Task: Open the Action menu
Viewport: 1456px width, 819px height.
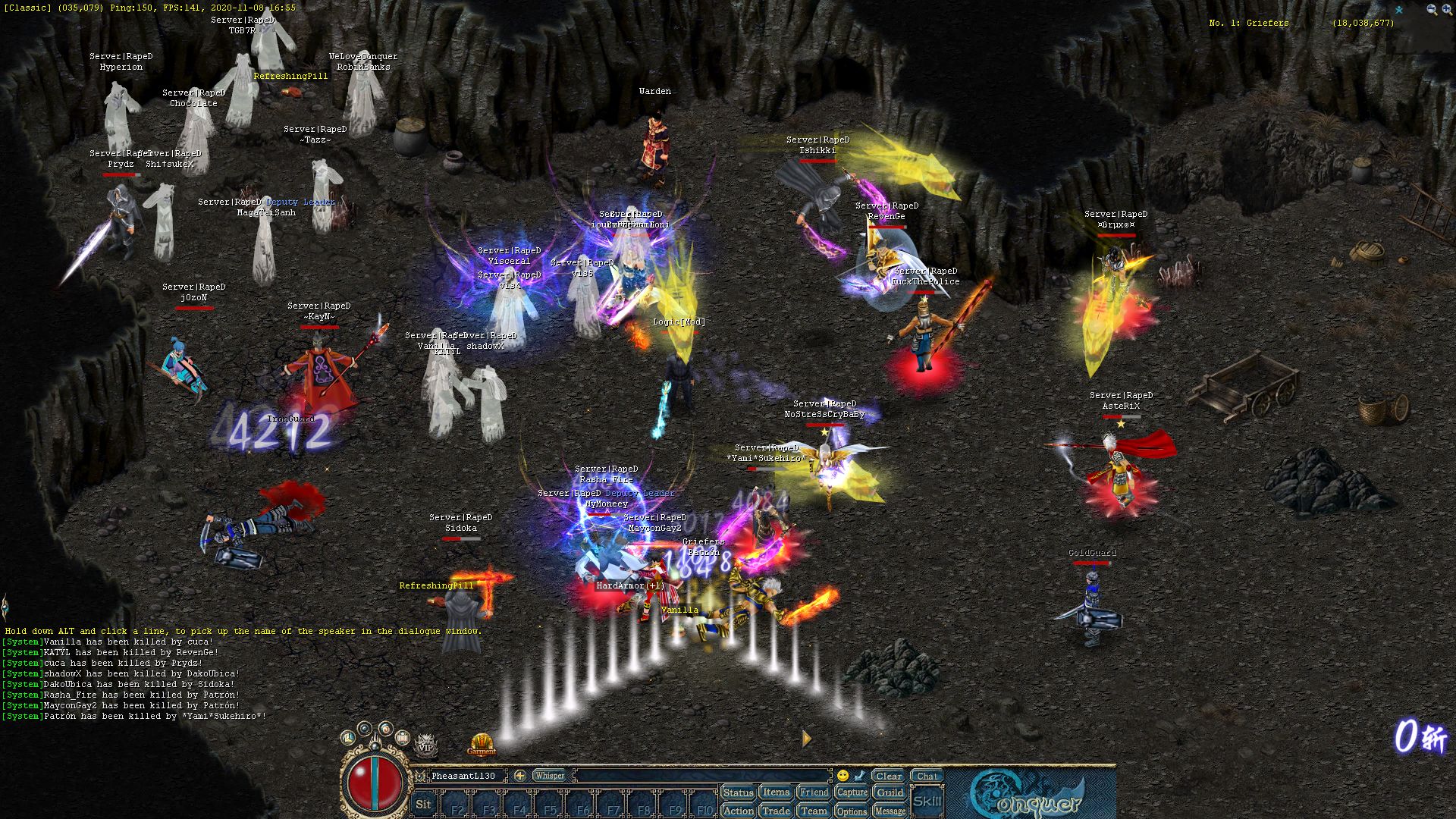Action: click(x=738, y=811)
